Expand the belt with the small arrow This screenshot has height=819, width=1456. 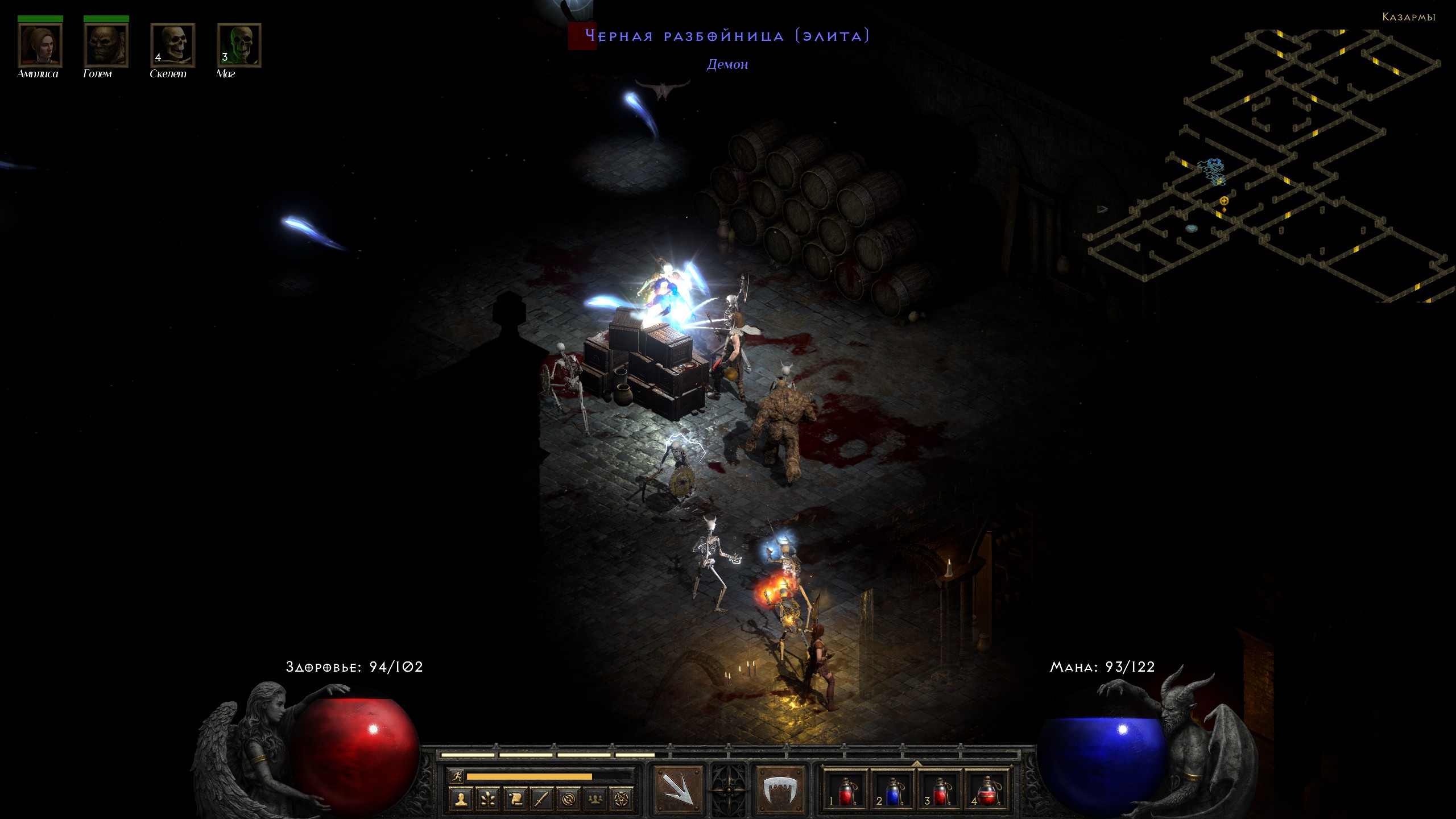click(x=916, y=763)
